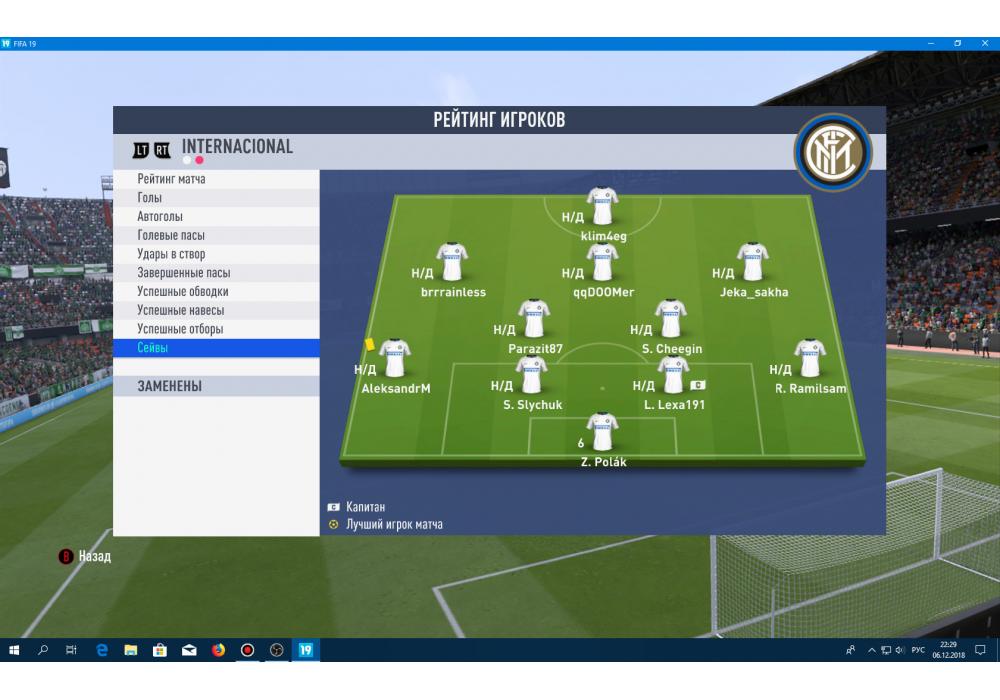Pick player klim4eg at the top
The height and width of the screenshot is (700, 1000).
[x=602, y=207]
